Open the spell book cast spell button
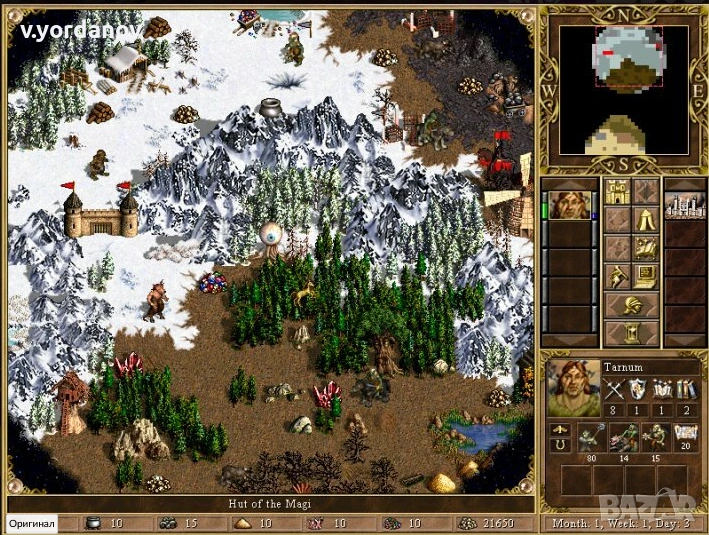 coord(646,248)
